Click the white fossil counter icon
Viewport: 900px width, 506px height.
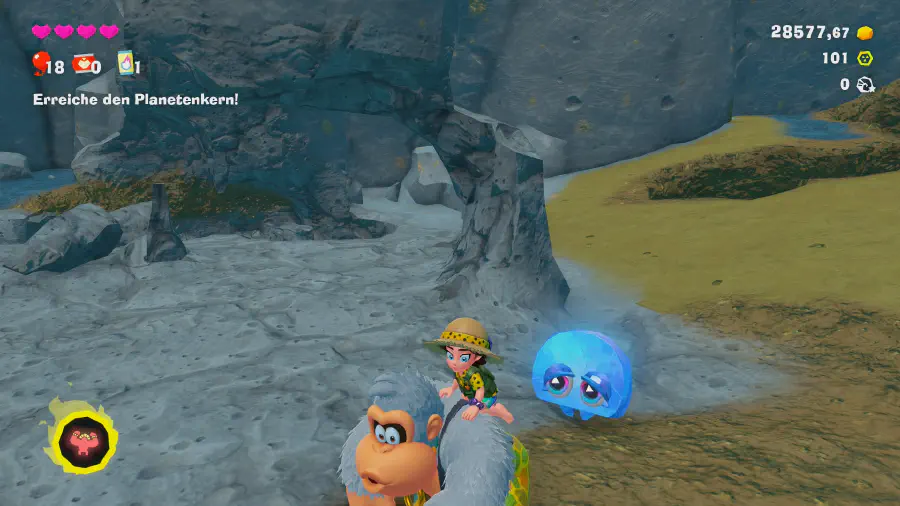click(x=865, y=85)
